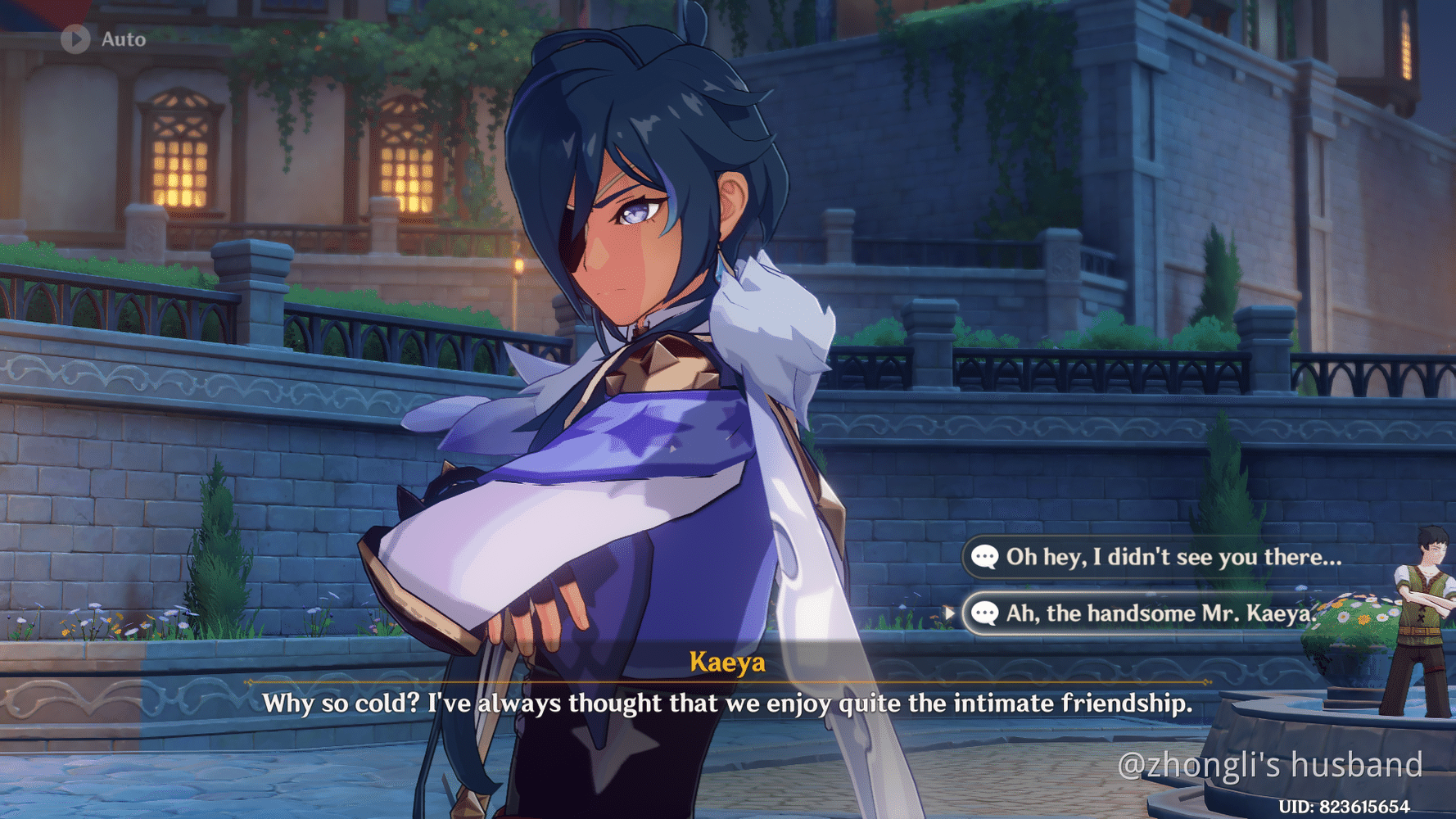Viewport: 1456px width, 819px height.
Task: Tap the play triangle in the top-left corner
Action: [x=74, y=38]
